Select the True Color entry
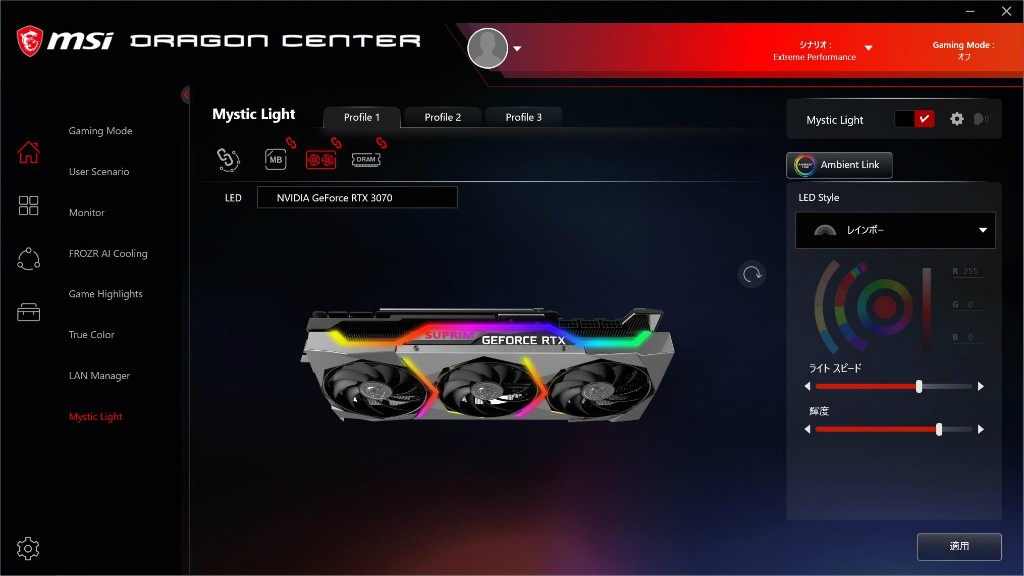Viewport: 1024px width, 576px height. (91, 335)
